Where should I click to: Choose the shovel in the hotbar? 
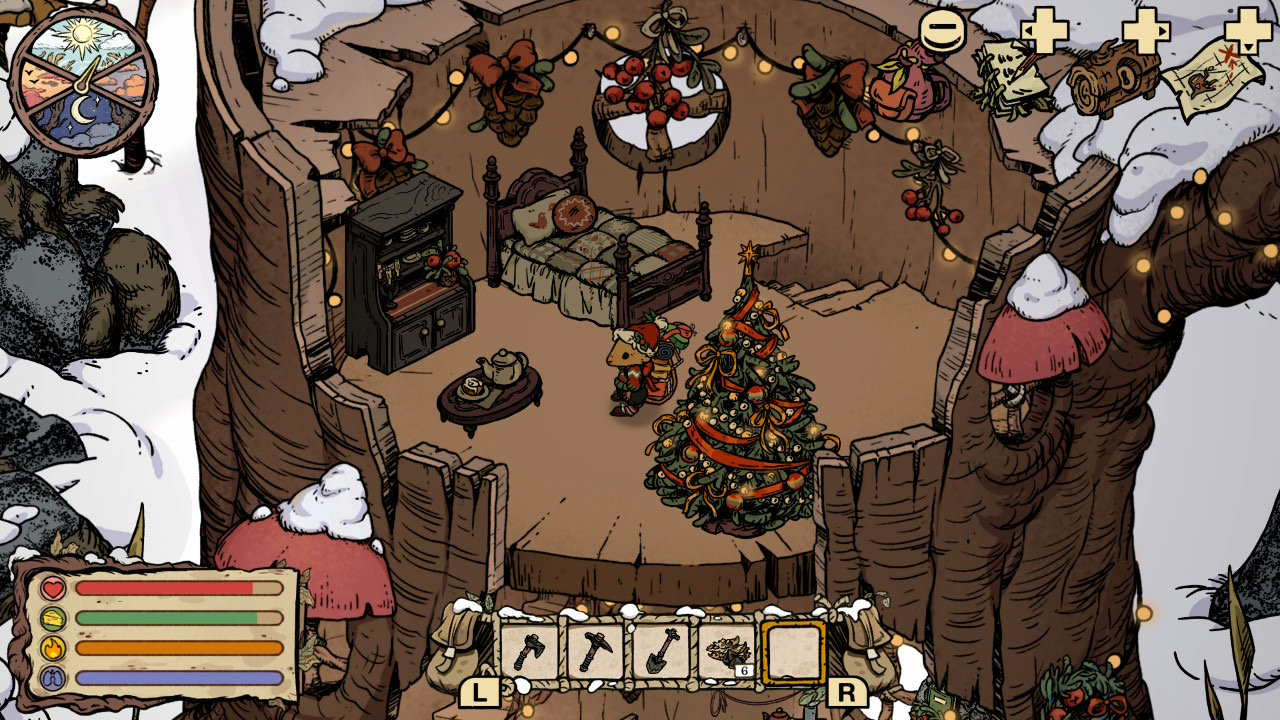[660, 653]
